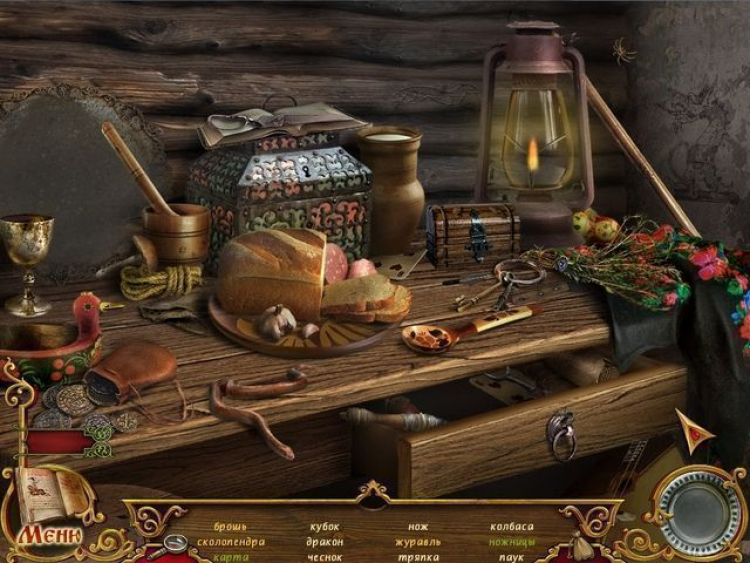Click the magnifying glass icon
The width and height of the screenshot is (750, 563).
[174, 544]
